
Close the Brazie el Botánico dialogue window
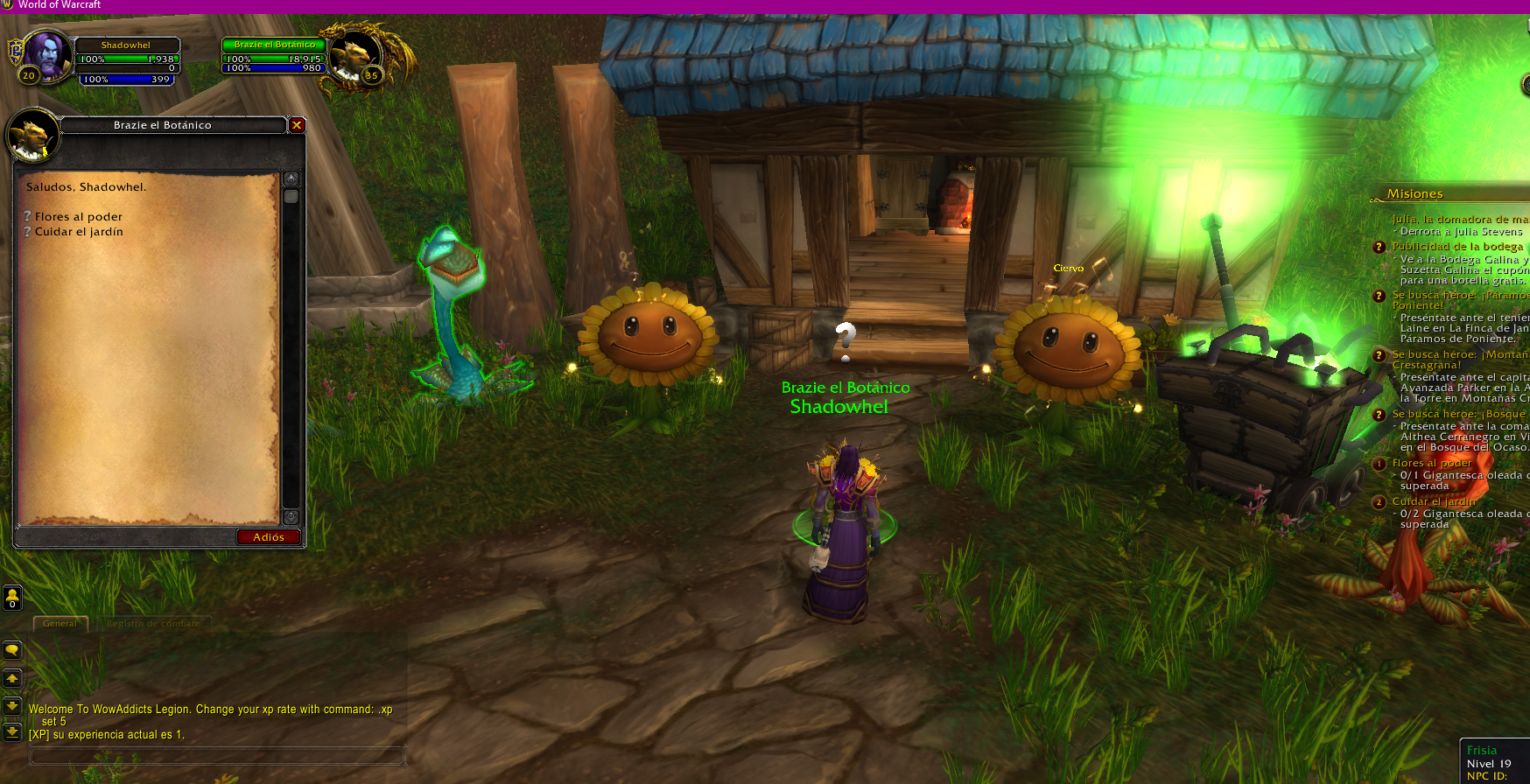click(x=297, y=125)
